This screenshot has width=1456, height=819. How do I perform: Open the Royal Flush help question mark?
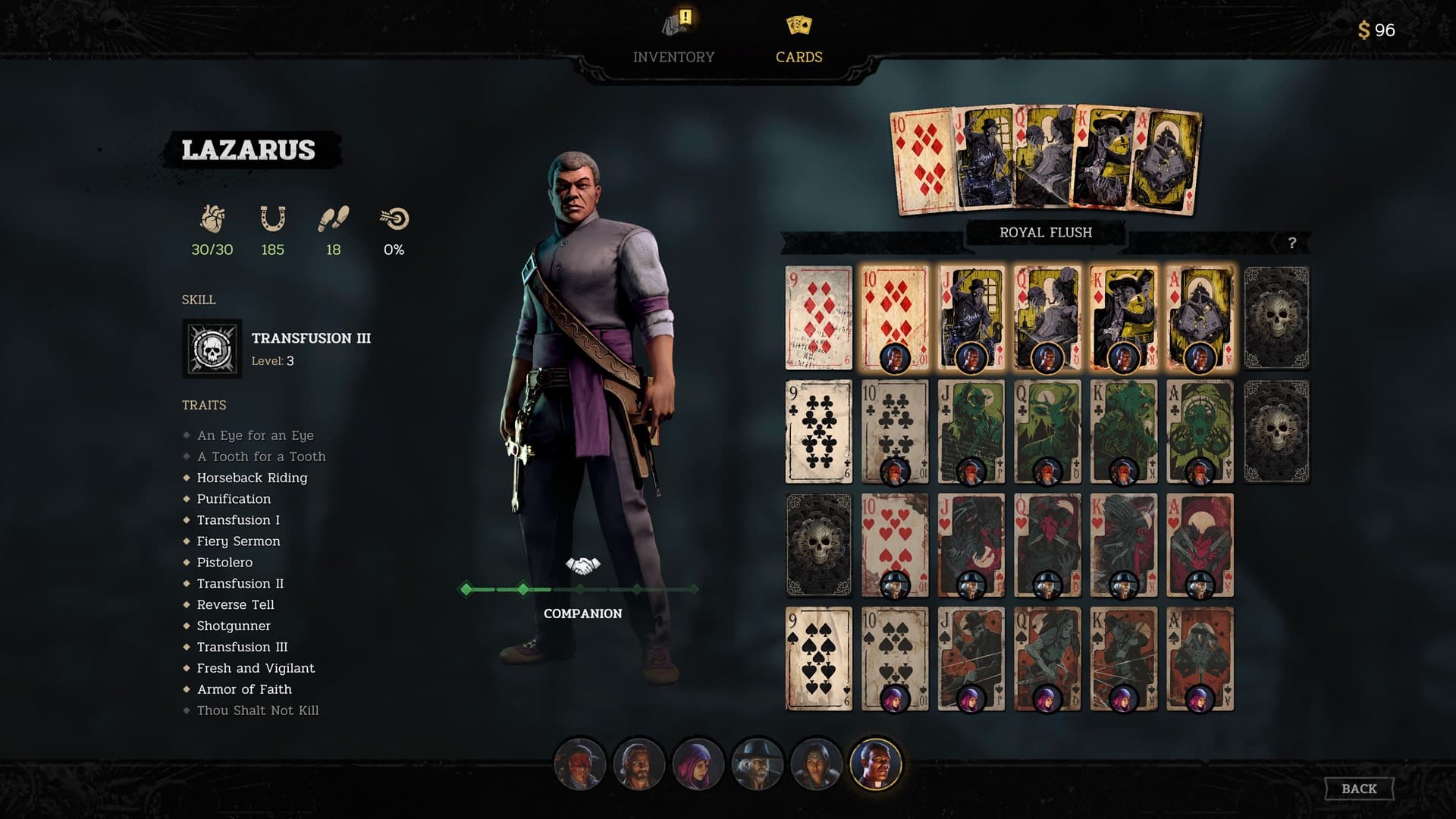coord(1291,243)
